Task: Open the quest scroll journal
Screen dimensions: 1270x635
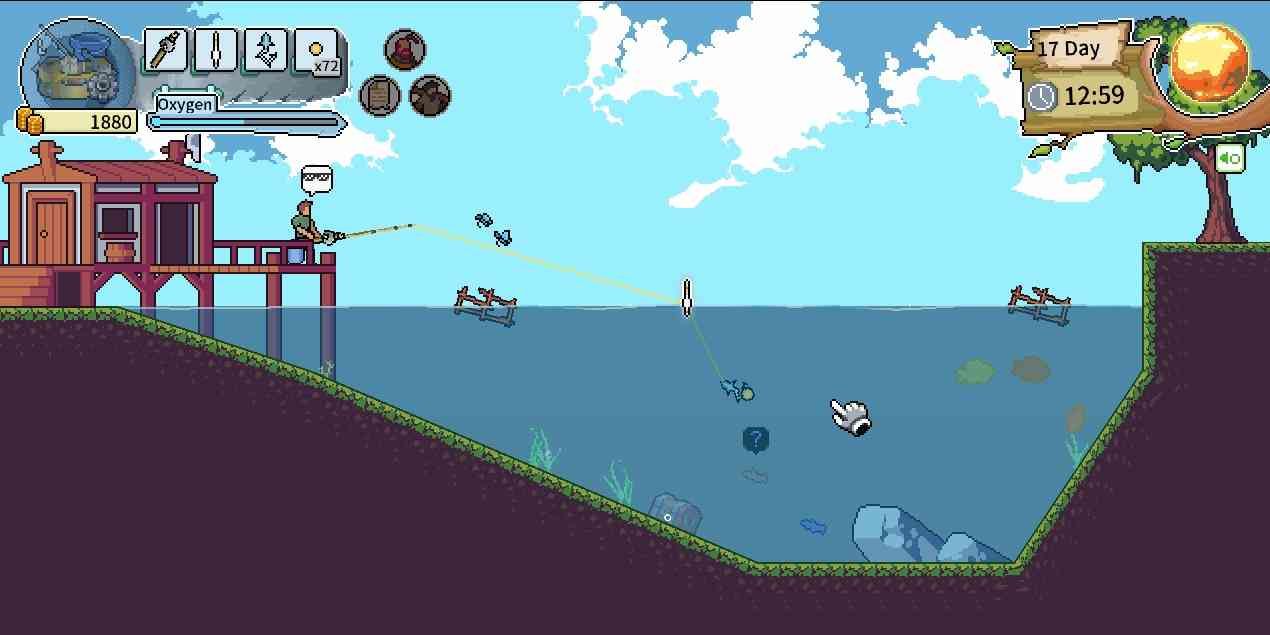Action: pos(380,96)
